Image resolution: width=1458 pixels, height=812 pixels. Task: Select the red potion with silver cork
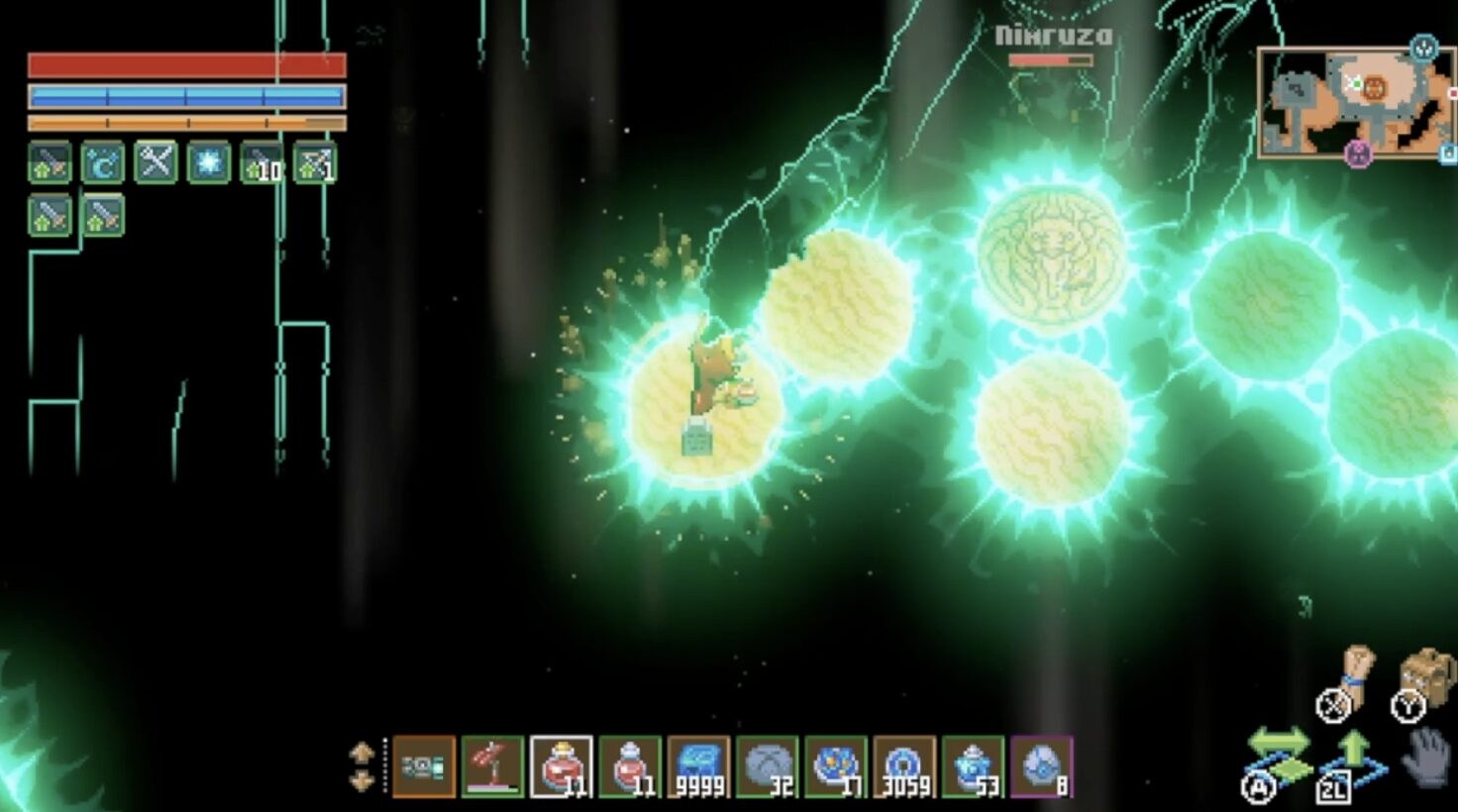pyautogui.click(x=630, y=766)
